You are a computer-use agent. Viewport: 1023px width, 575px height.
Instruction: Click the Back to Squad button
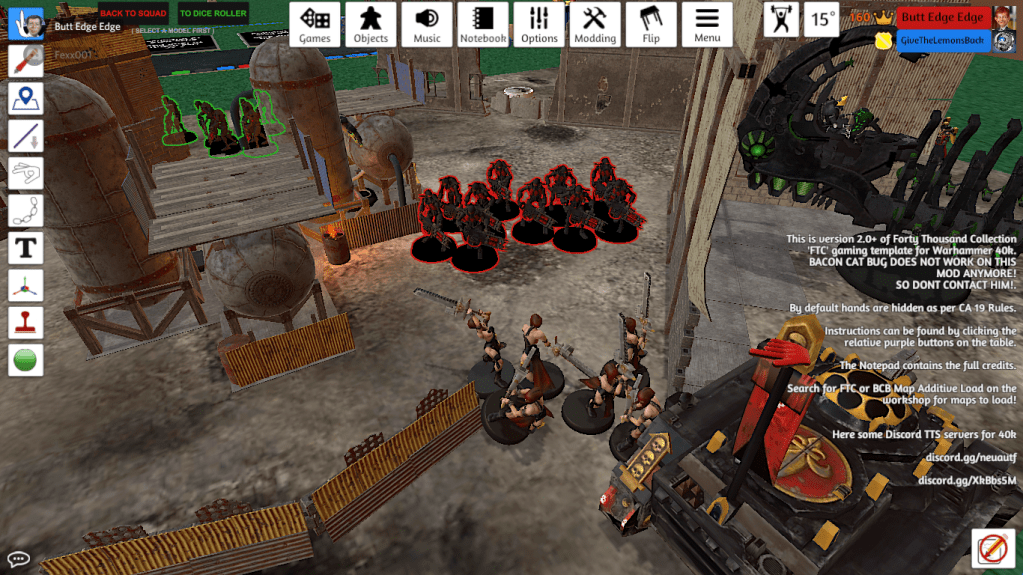coord(133,14)
